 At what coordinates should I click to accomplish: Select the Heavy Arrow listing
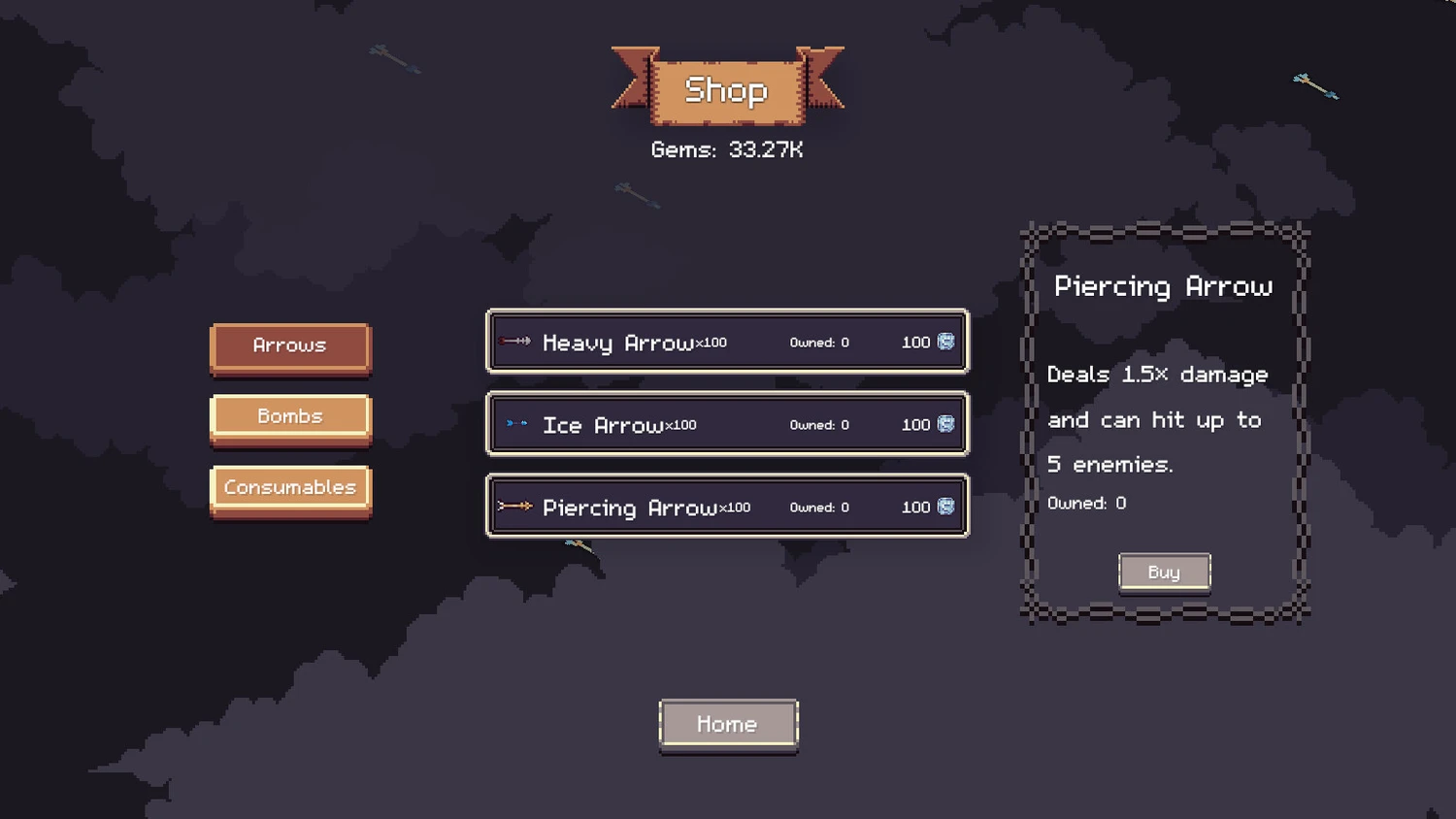tap(727, 342)
